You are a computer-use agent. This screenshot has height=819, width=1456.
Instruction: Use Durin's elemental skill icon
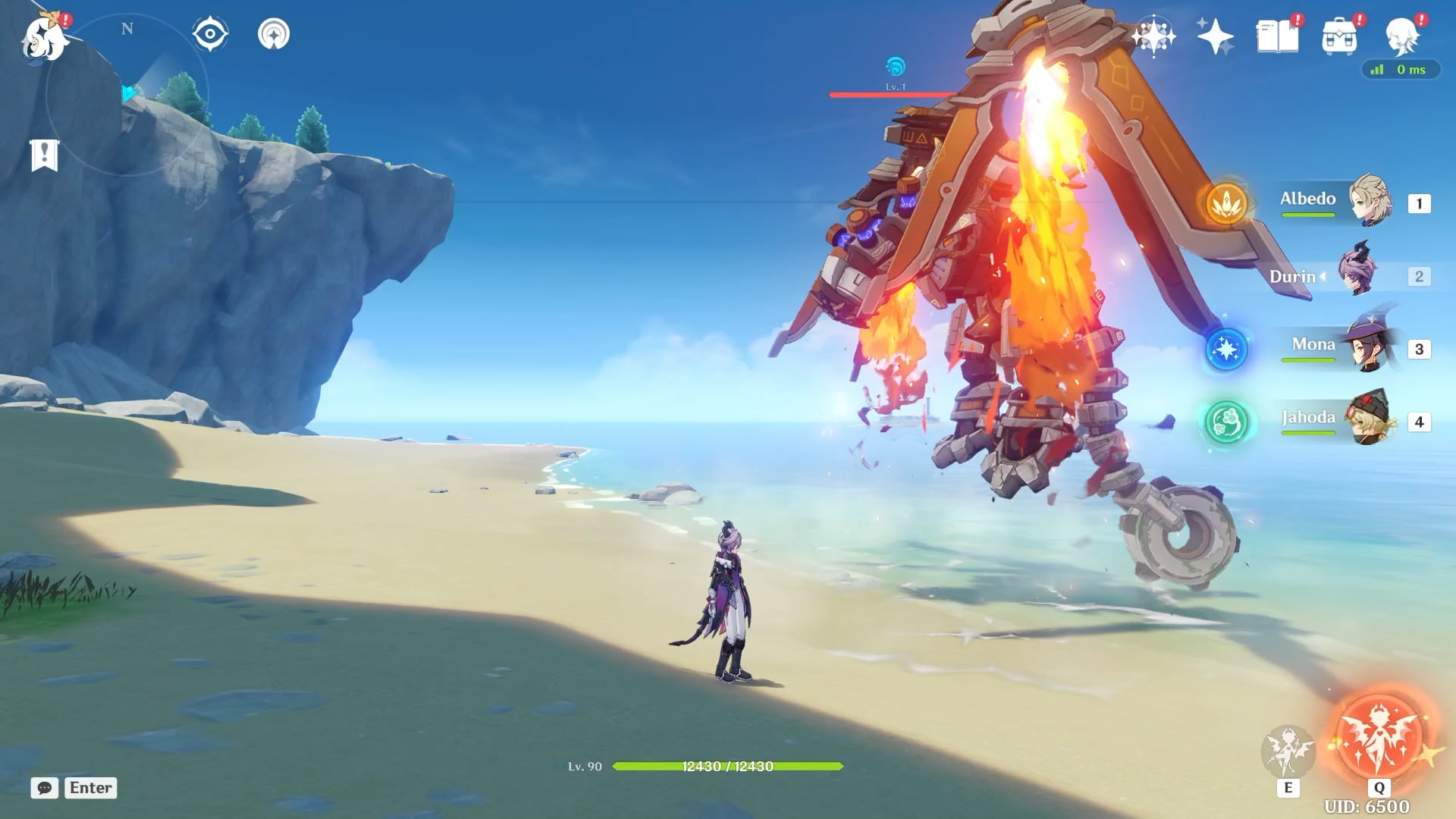(1288, 751)
